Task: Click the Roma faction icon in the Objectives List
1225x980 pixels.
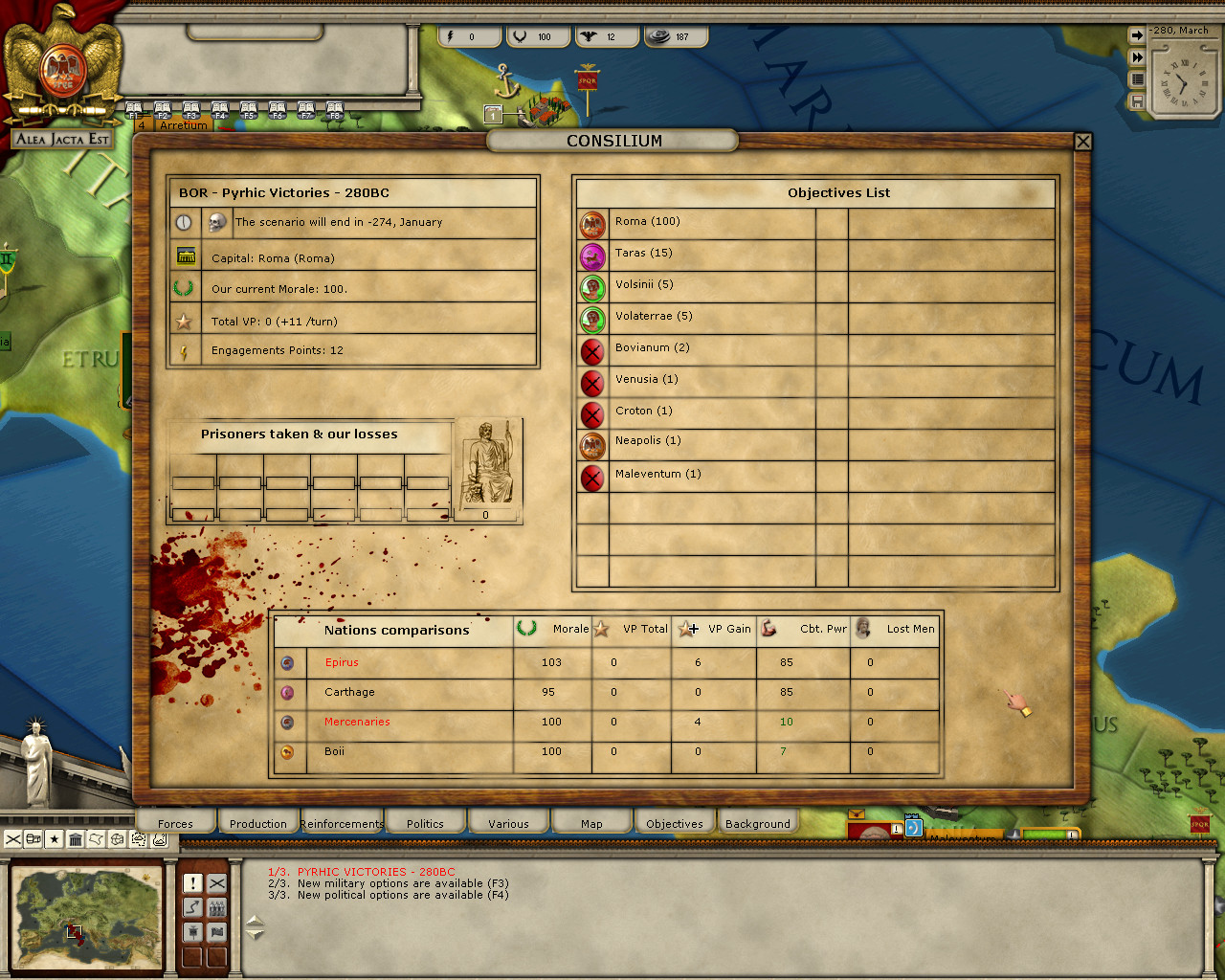Action: point(592,221)
